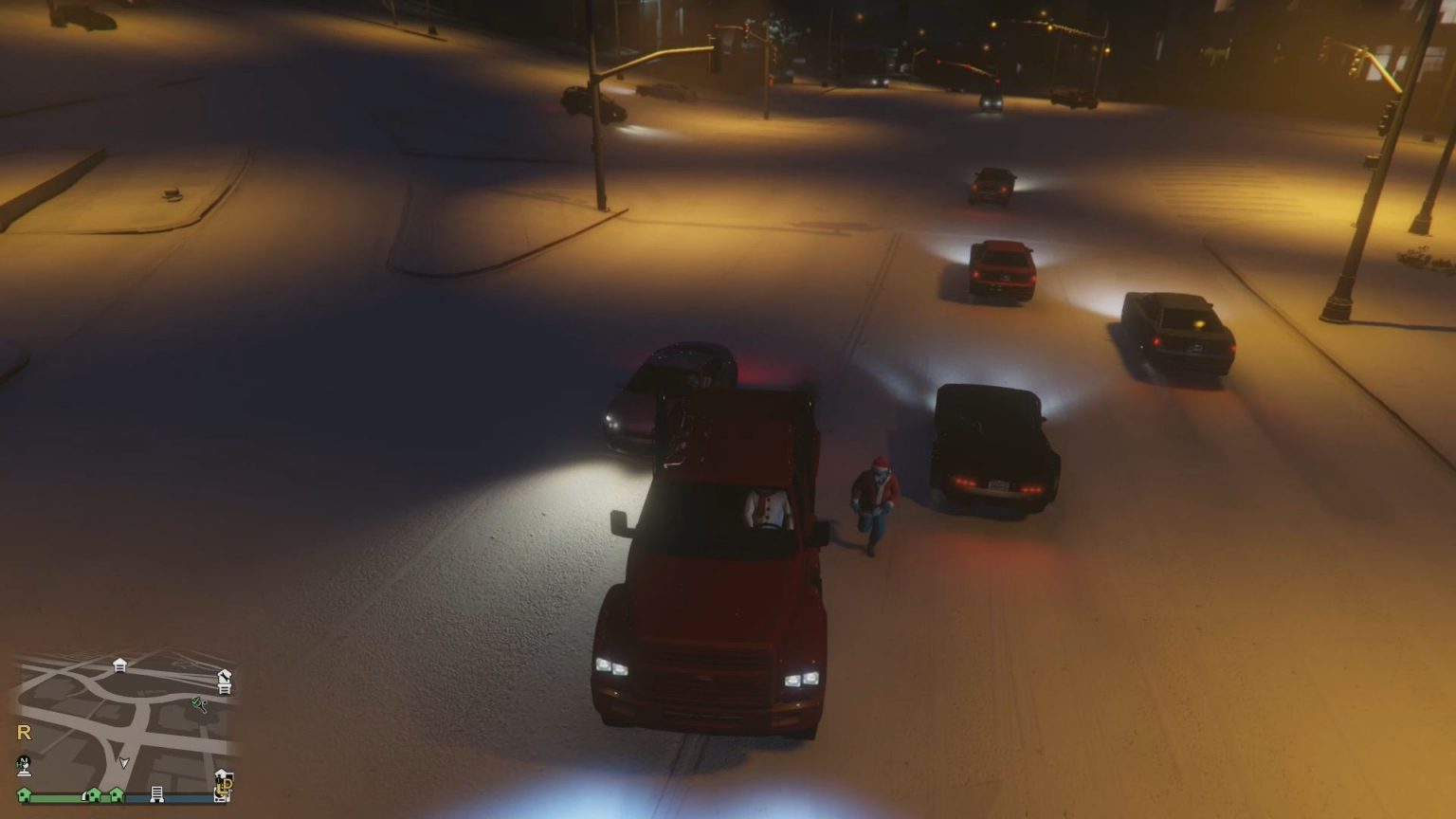Click the golf course blip with green checkmark
Viewport: 1456px width, 819px height.
click(198, 704)
